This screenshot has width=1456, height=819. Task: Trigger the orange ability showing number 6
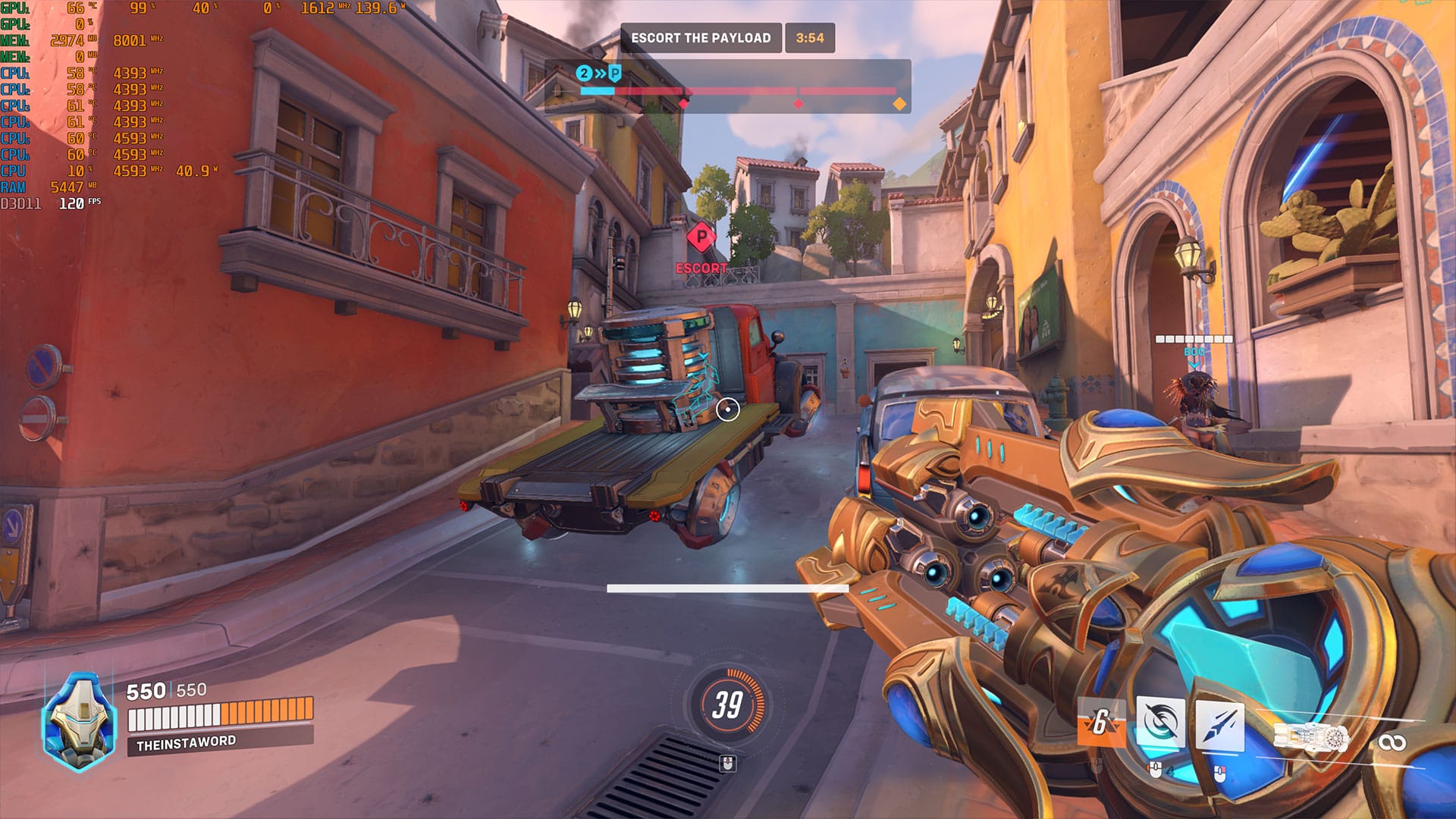pos(1100,721)
